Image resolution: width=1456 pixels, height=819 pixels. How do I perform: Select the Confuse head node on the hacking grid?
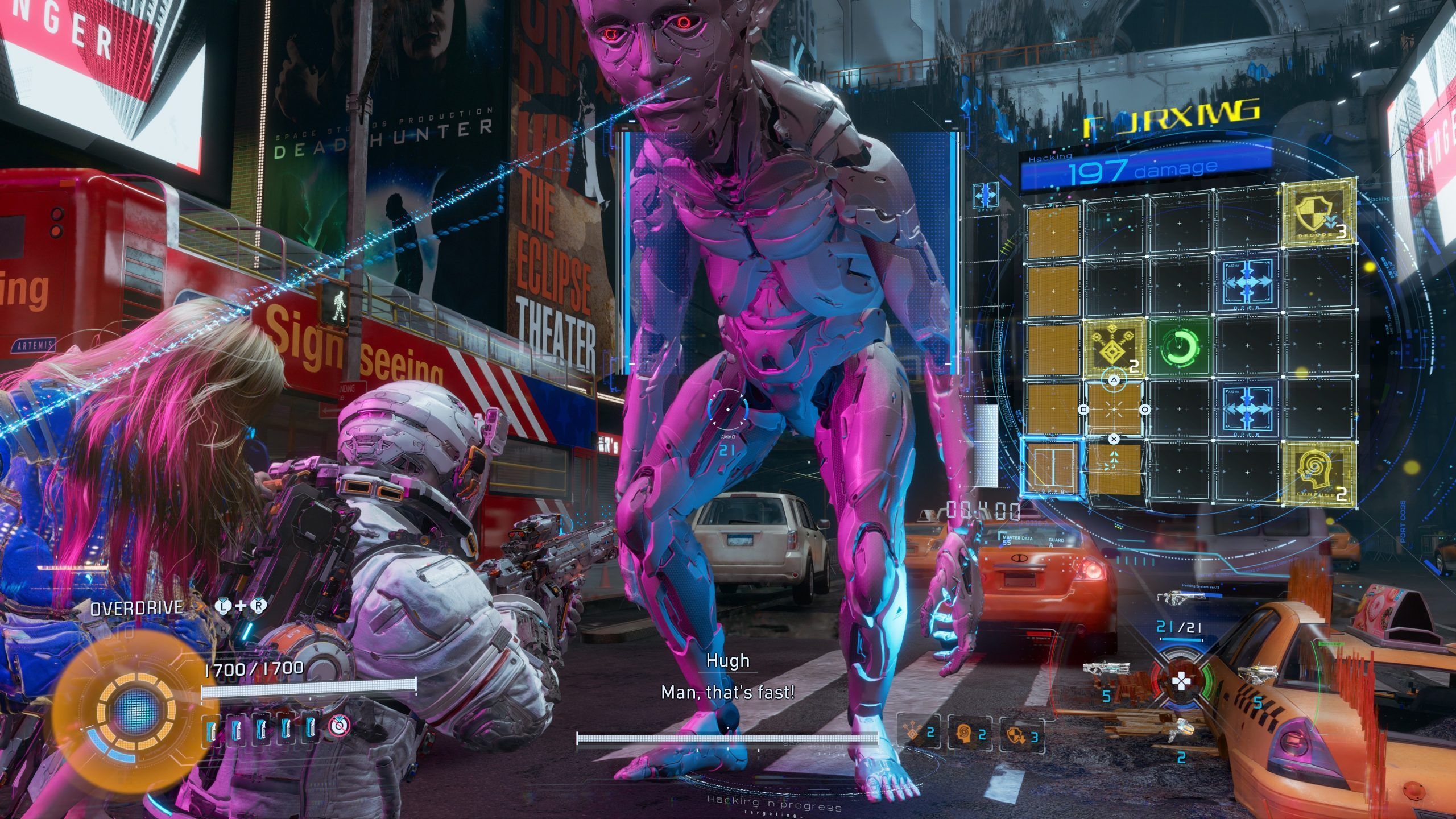point(1317,474)
